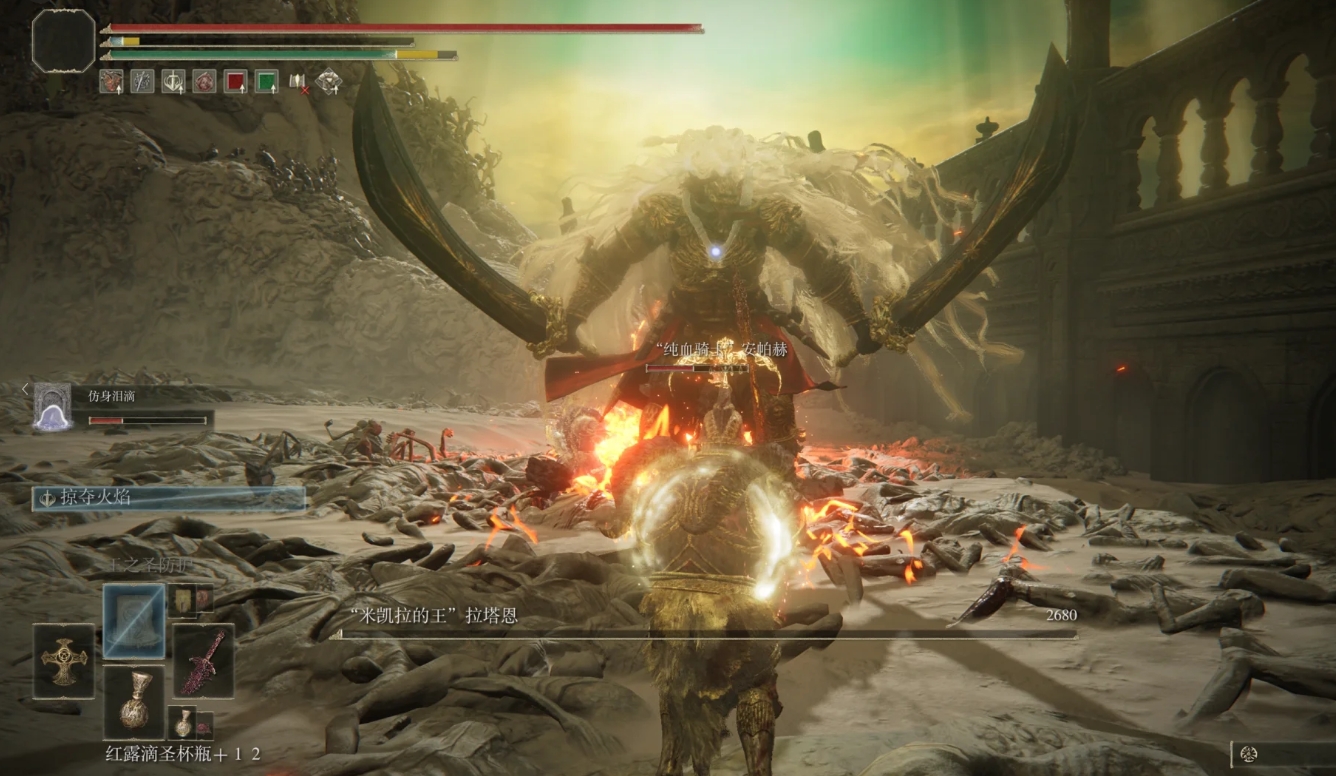Image resolution: width=1336 pixels, height=776 pixels.
Task: Click the red square buff icon
Action: pyautogui.click(x=235, y=81)
